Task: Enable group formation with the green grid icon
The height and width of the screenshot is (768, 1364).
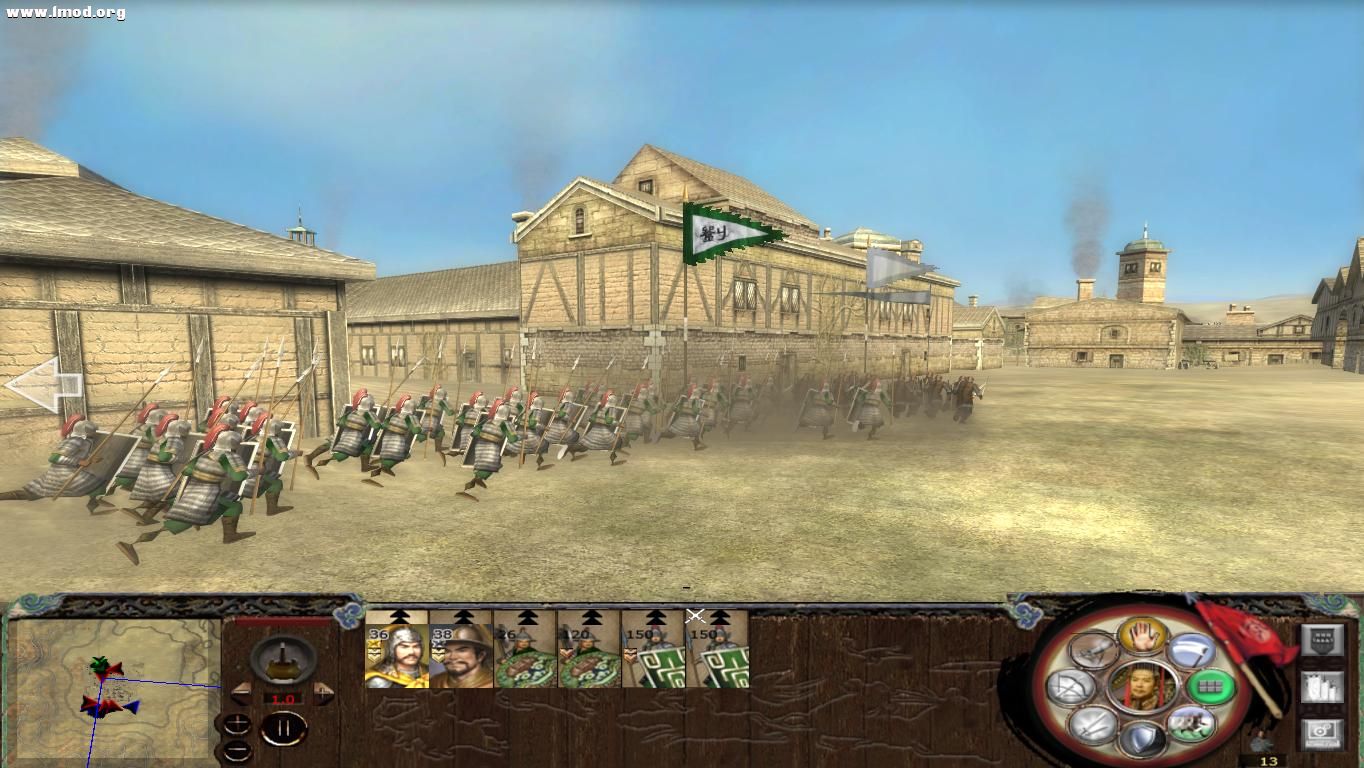Action: [1211, 686]
